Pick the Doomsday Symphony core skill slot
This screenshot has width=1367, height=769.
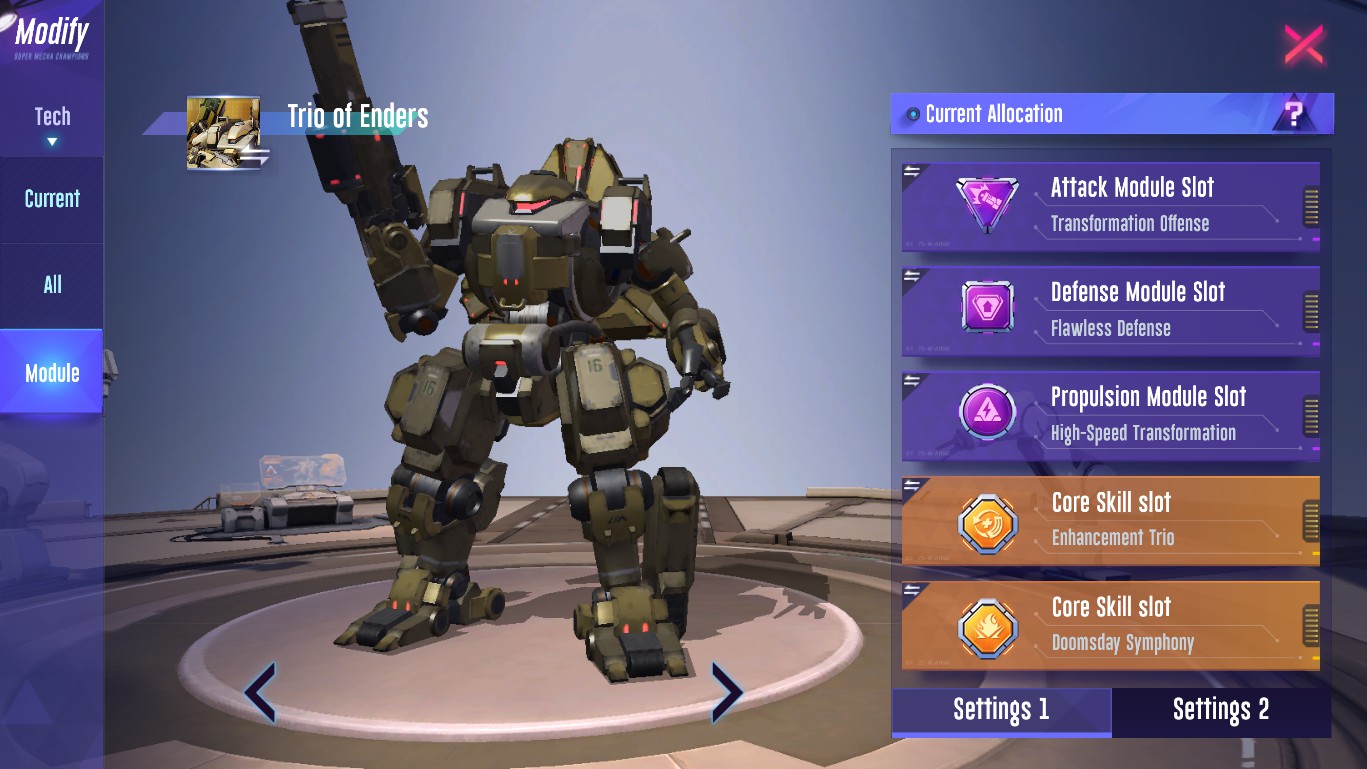(1110, 624)
